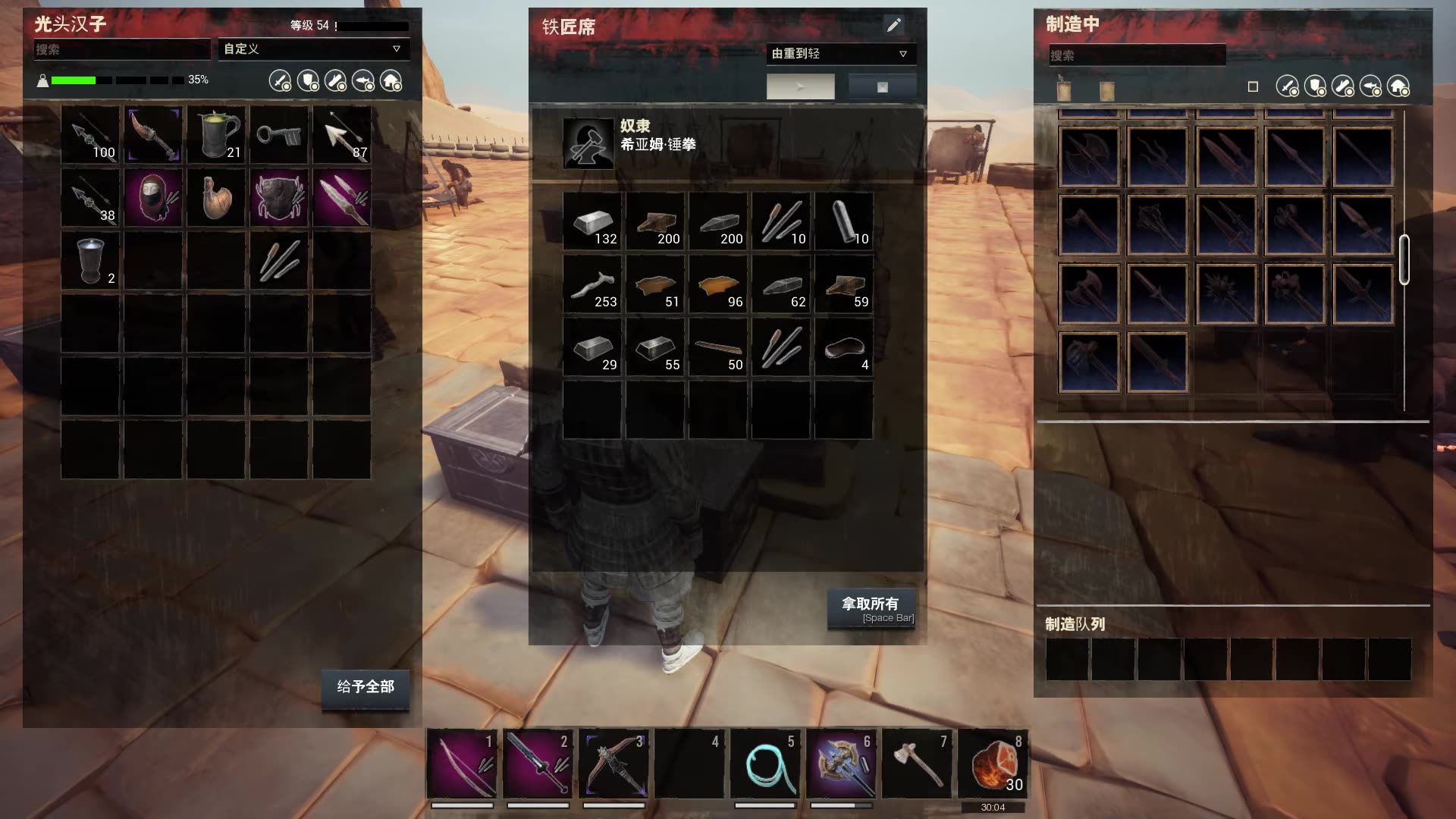Start crafting with the play button
This screenshot has width=1456, height=819.
click(800, 87)
